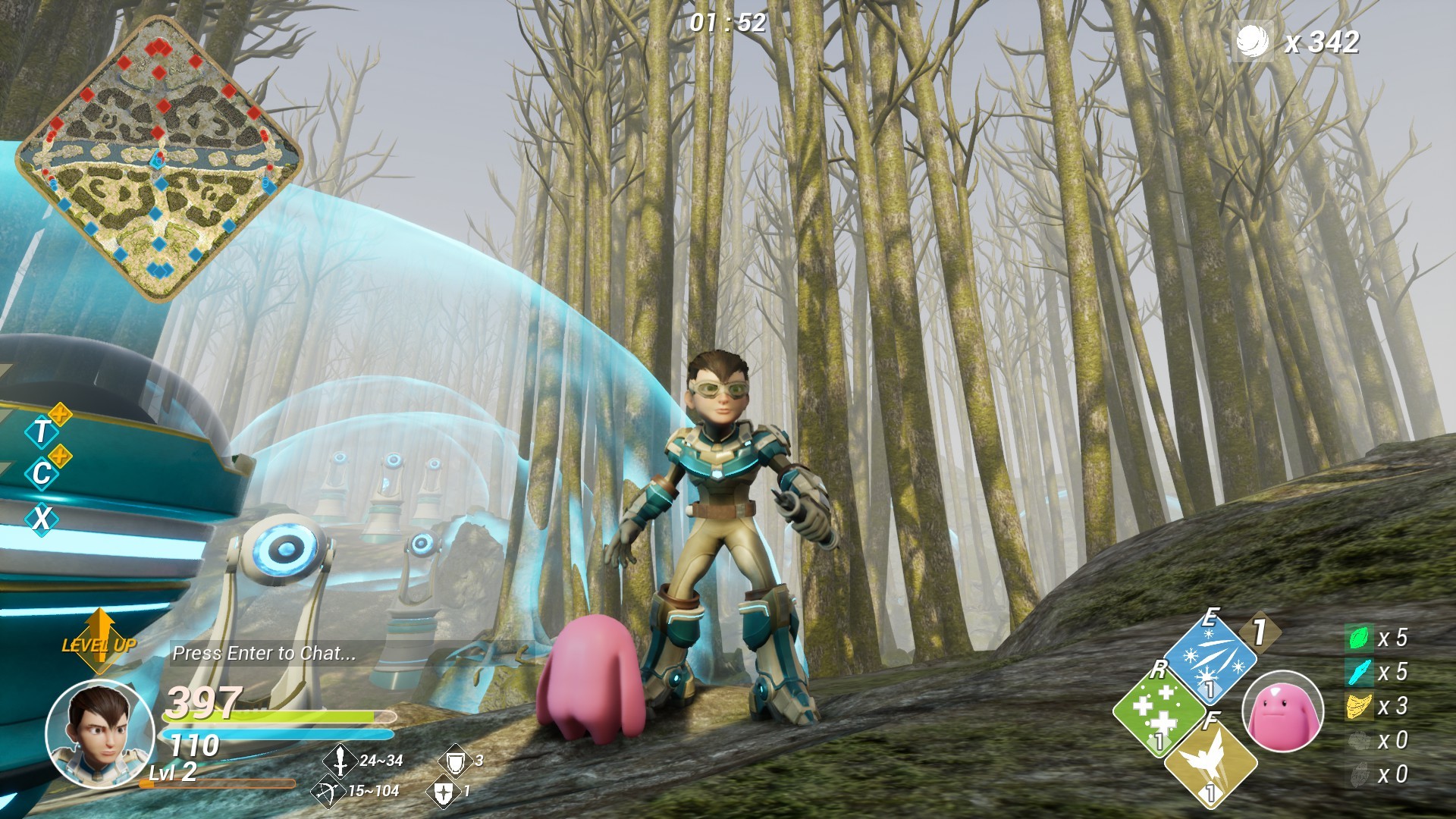This screenshot has width=1456, height=819.
Task: Click the white orb currency icon
Action: click(1253, 41)
